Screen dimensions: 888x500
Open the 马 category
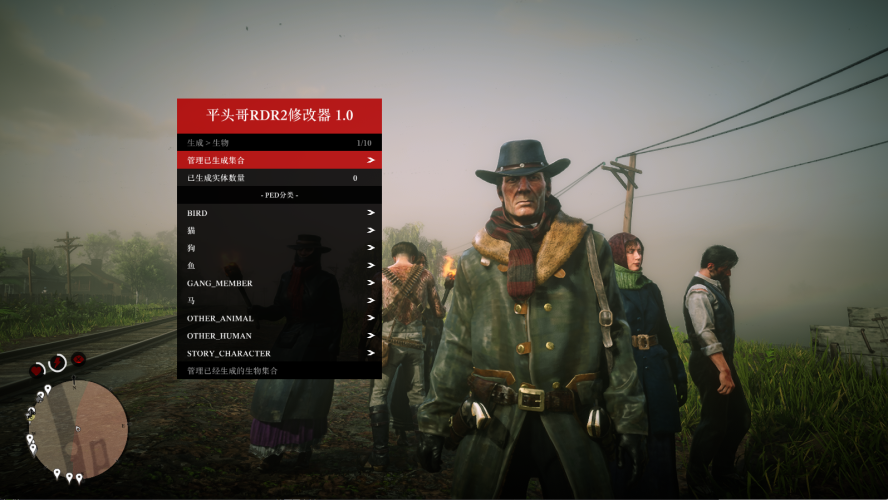click(x=279, y=301)
